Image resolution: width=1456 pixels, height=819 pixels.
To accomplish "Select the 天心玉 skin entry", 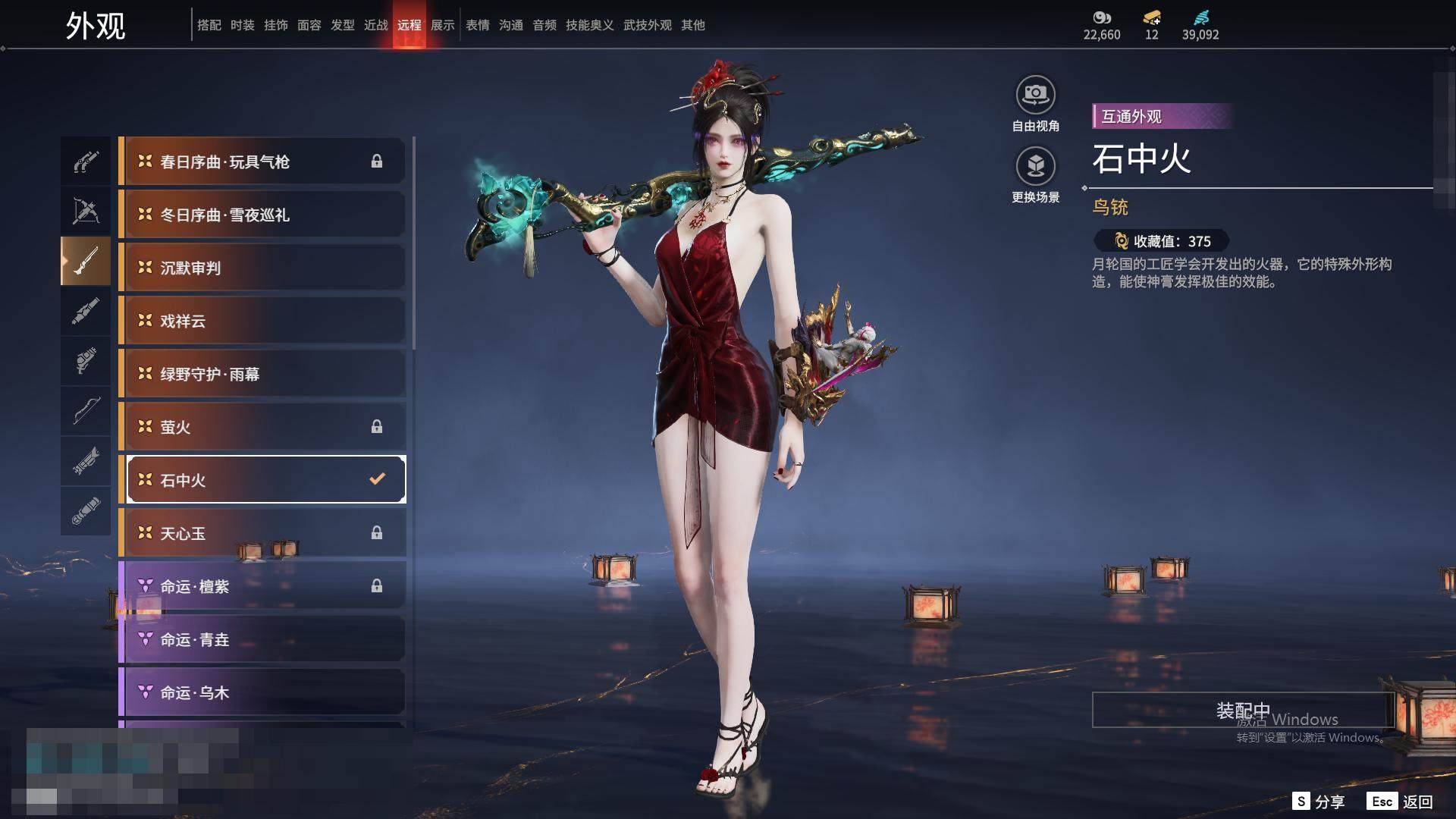I will (263, 533).
